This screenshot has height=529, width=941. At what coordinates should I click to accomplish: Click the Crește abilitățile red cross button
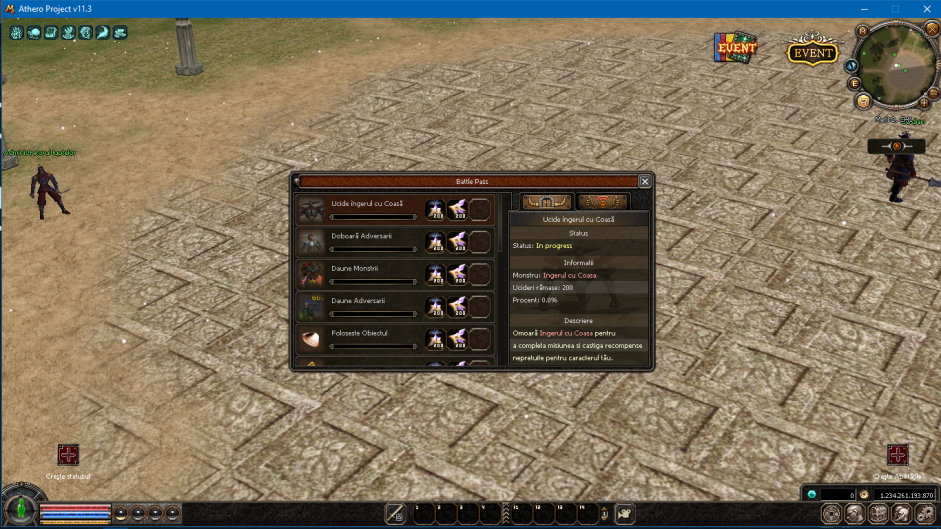click(x=897, y=455)
